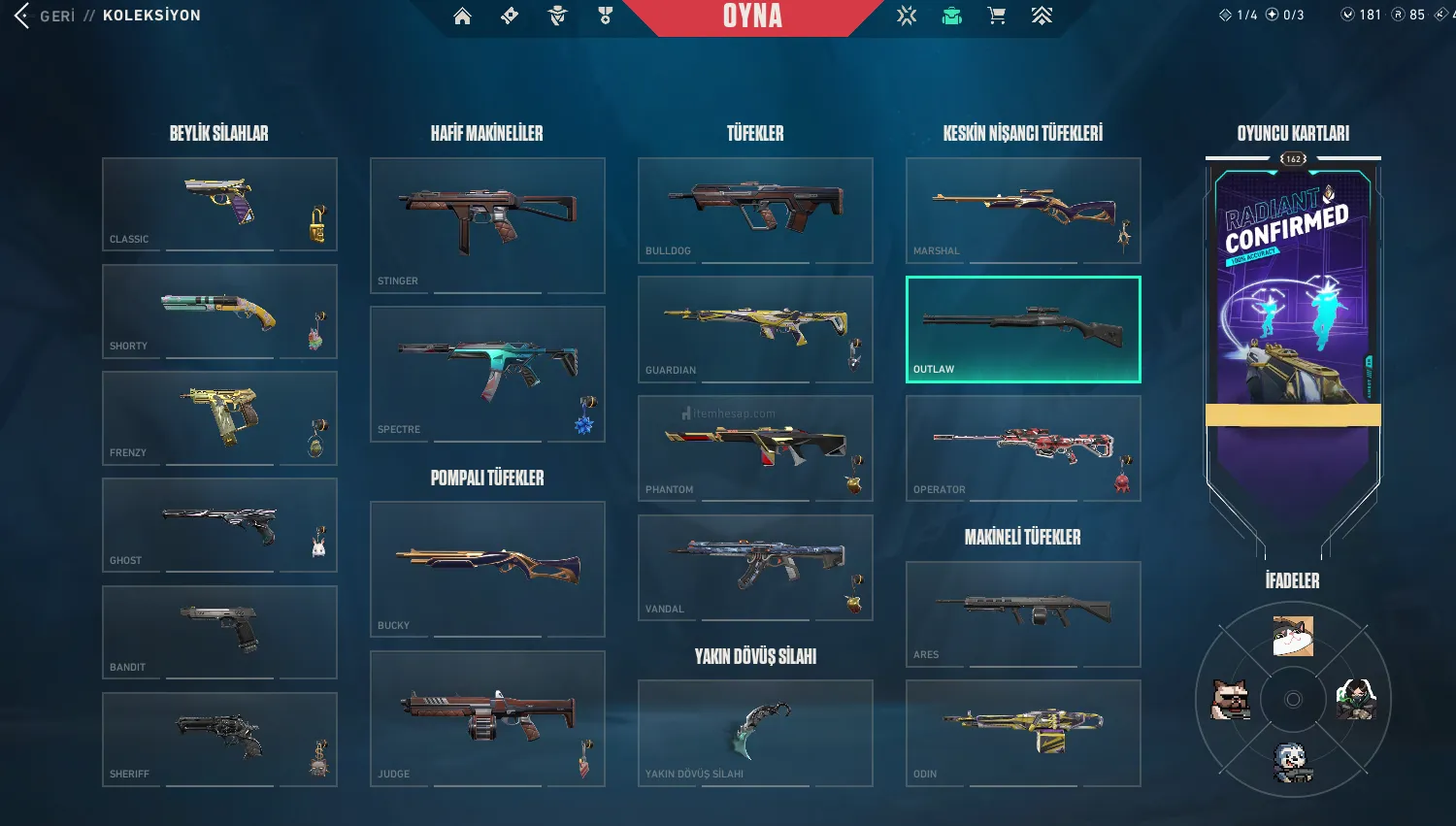Start playing with the OYNA button
1456x826 pixels.
pos(752,17)
